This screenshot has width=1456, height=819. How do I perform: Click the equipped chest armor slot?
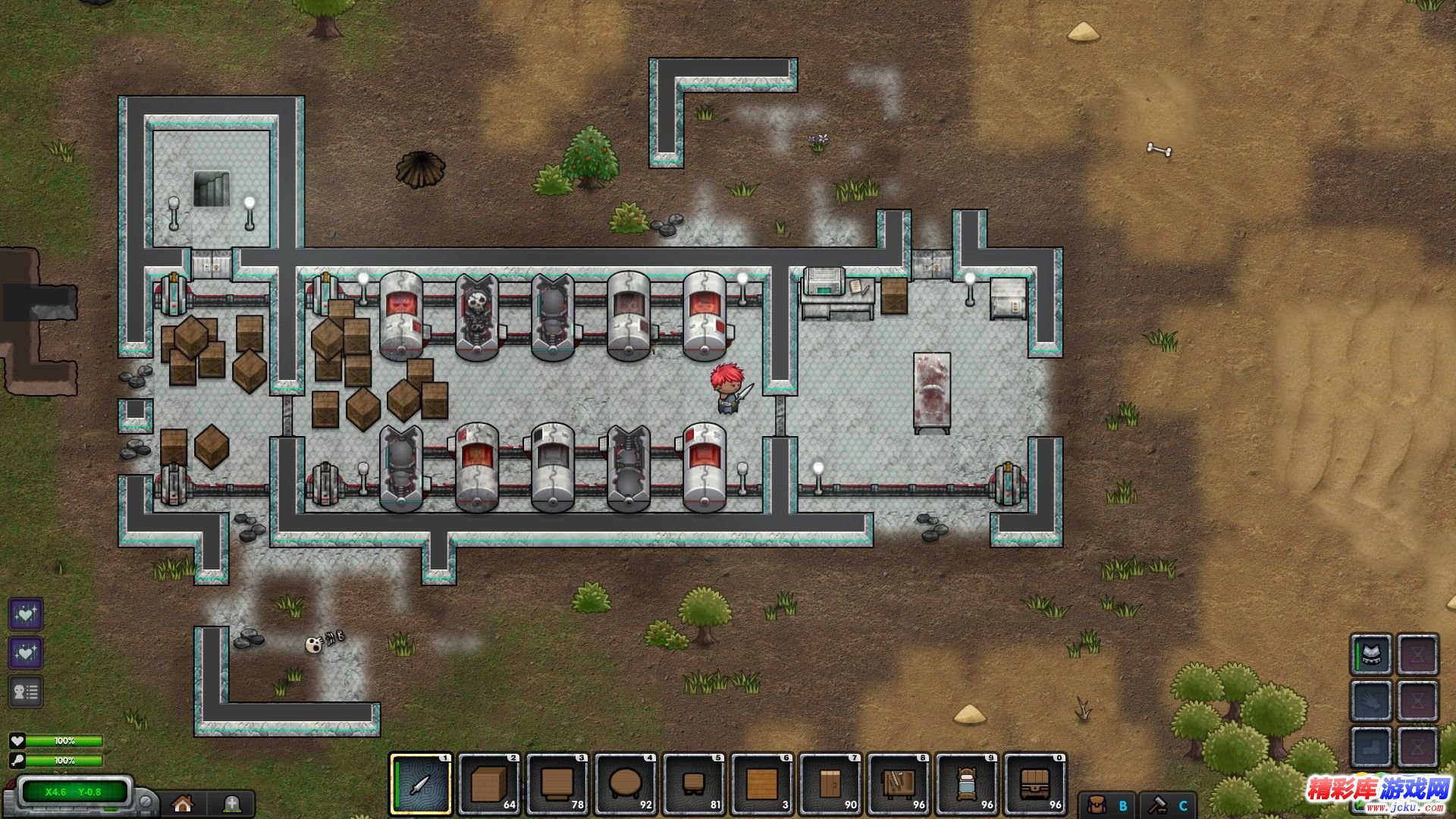click(1371, 654)
